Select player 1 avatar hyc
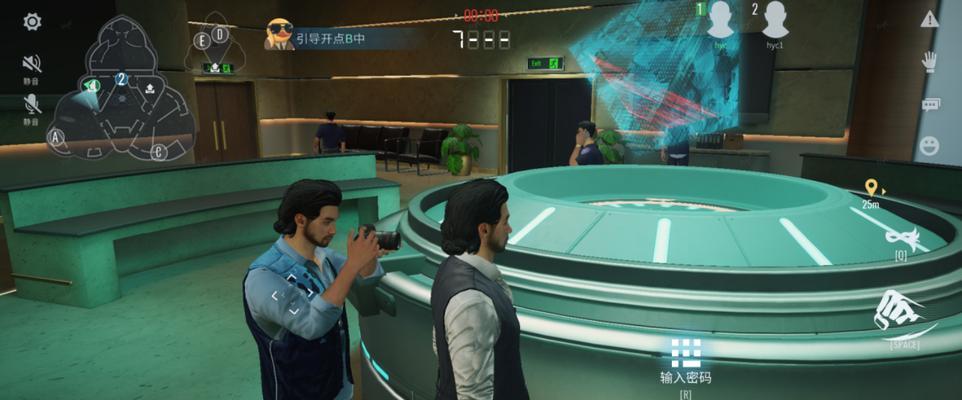Viewport: 962px width, 400px height. [721, 20]
